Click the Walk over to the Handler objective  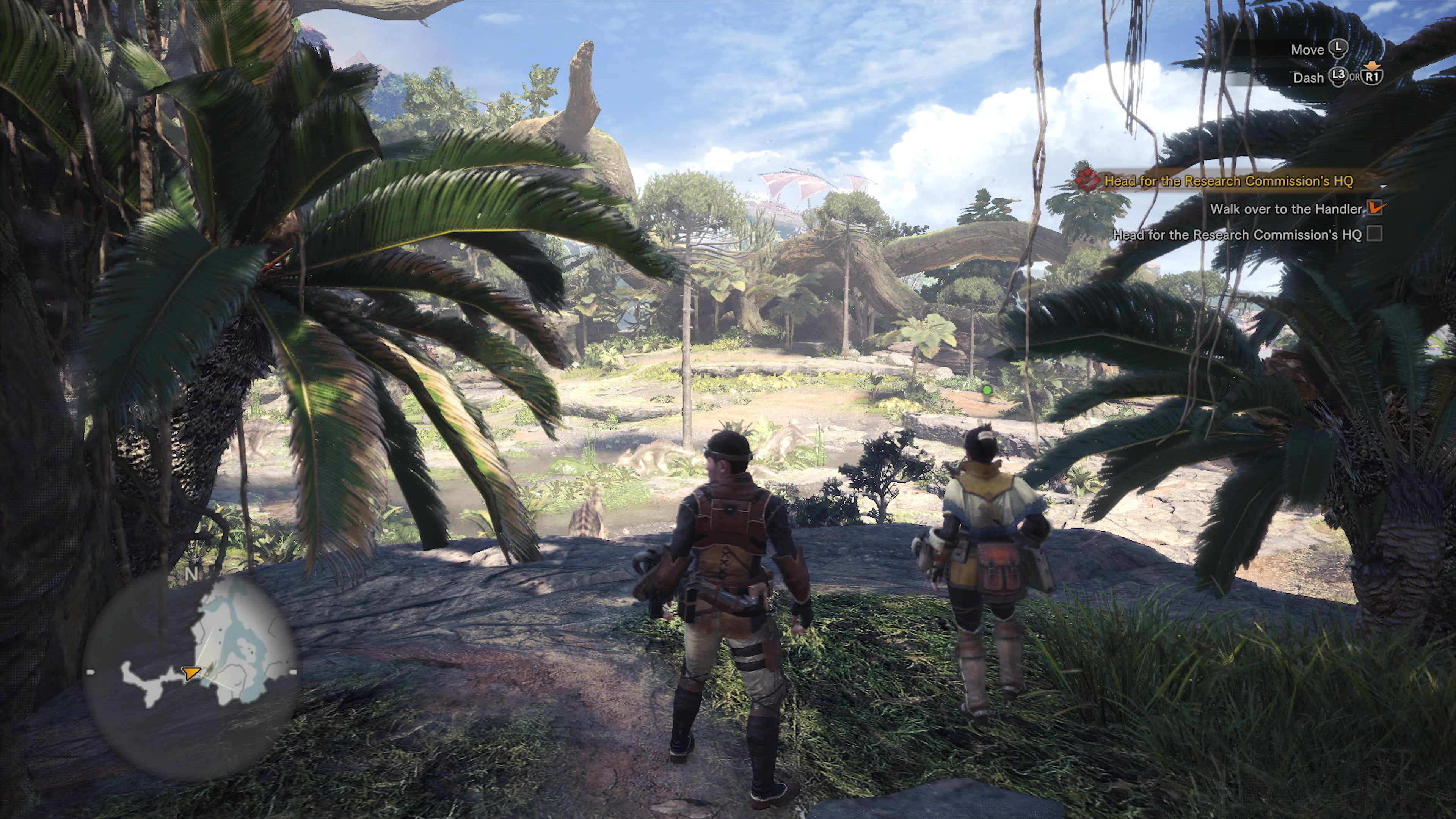click(x=1287, y=209)
